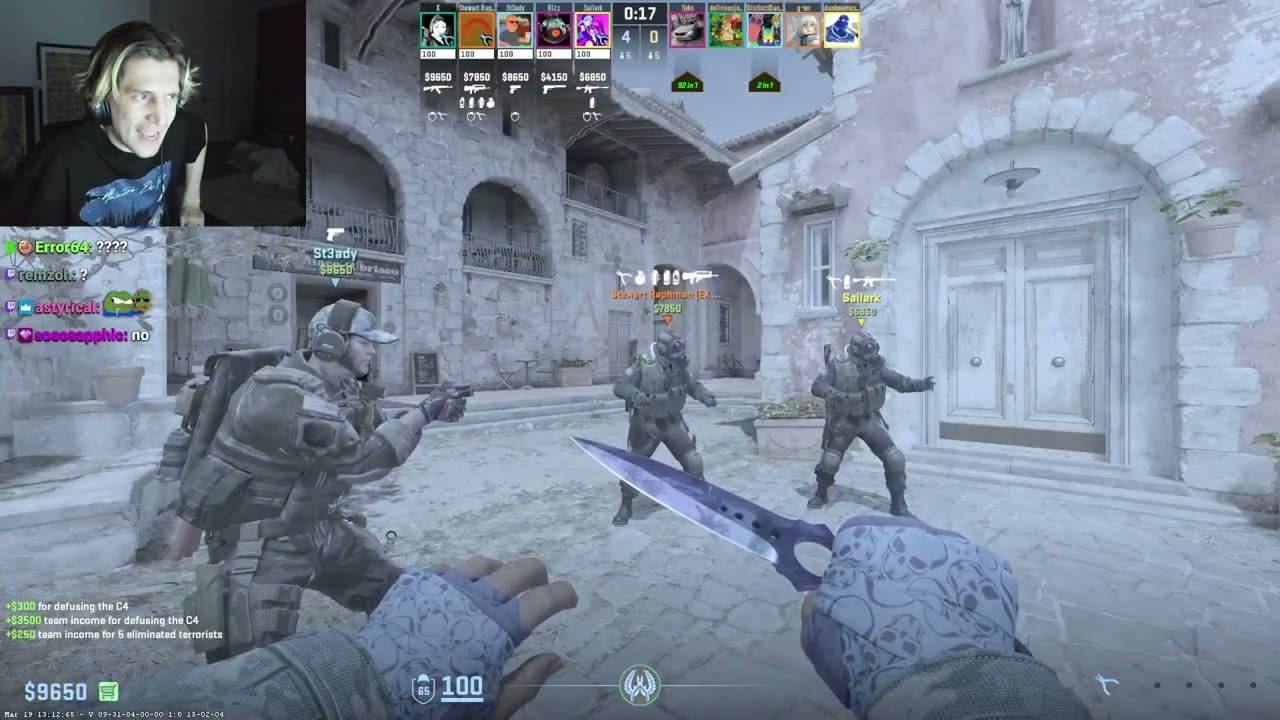Click dankmemes' avatar at scoreboard far right
The image size is (1280, 720).
841,30
